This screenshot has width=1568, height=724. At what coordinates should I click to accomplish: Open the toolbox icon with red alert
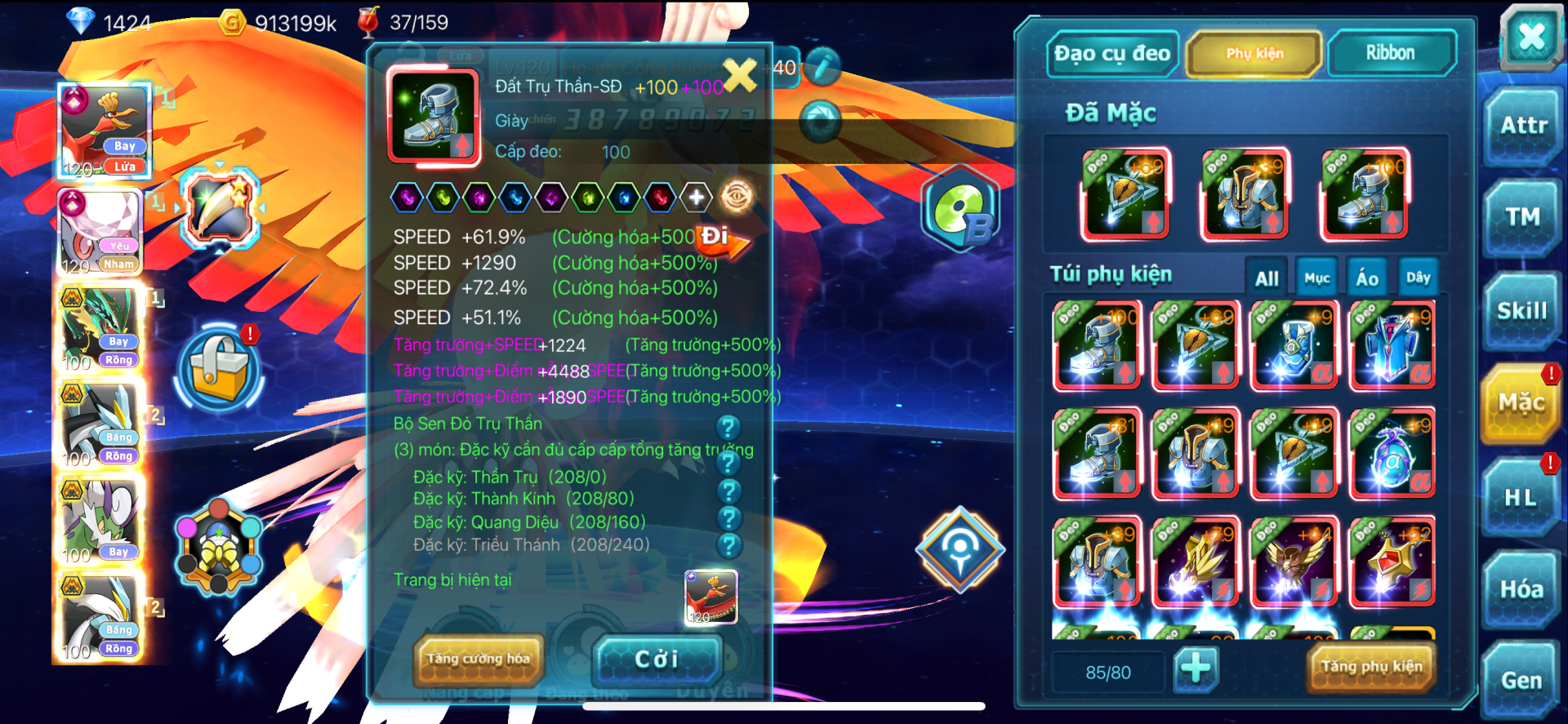(x=219, y=367)
